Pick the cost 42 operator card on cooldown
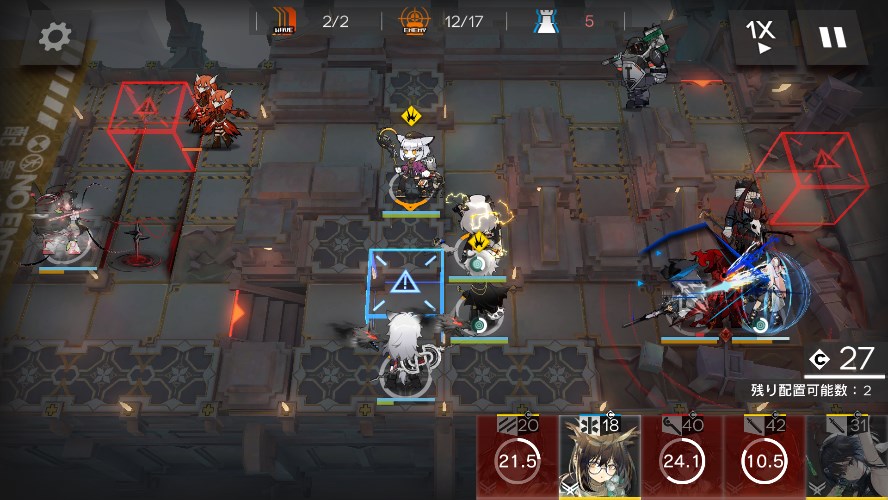888x500 pixels. click(x=763, y=459)
